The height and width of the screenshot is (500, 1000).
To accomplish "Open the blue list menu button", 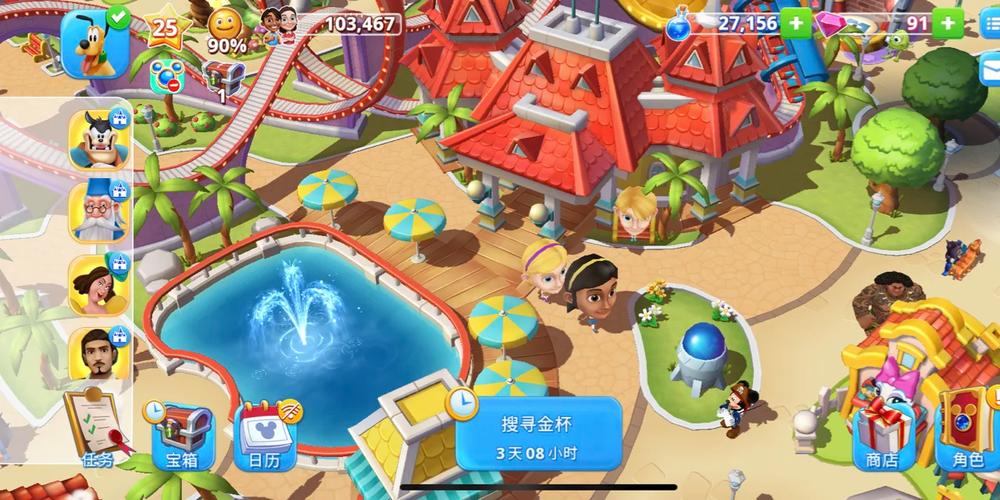I will click(x=990, y=25).
